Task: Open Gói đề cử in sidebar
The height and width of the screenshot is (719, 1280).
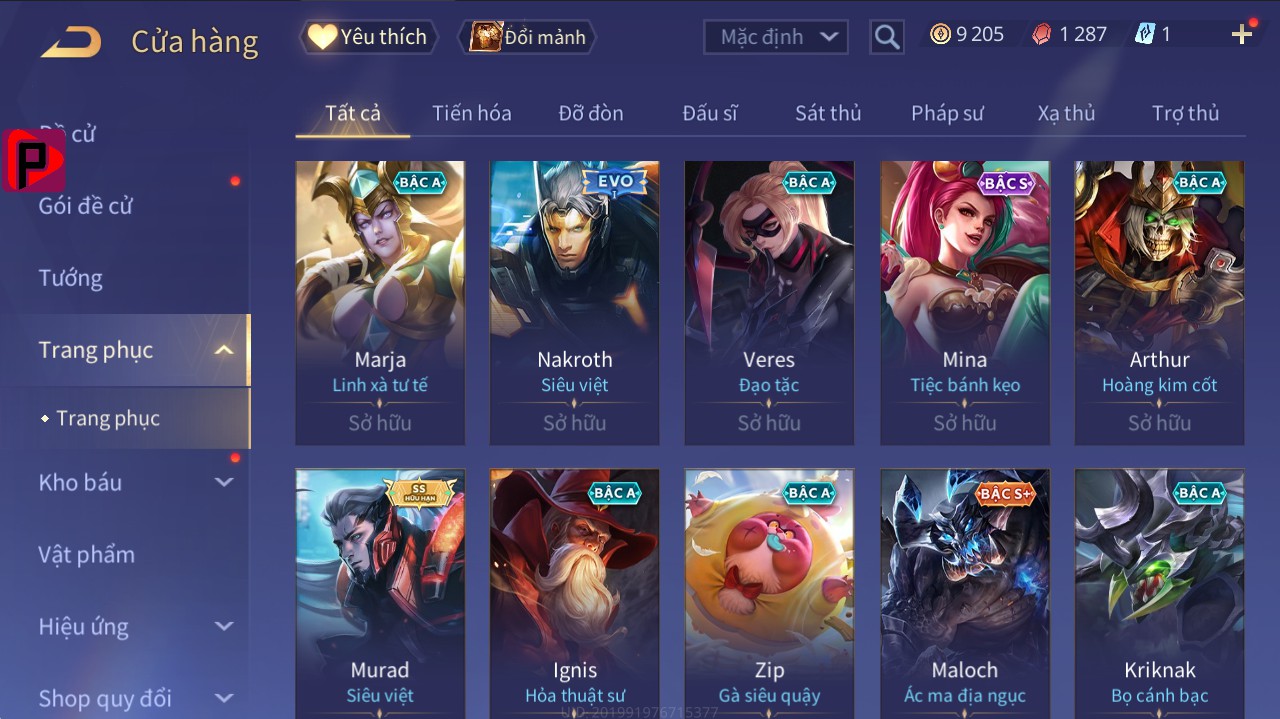Action: click(x=85, y=206)
